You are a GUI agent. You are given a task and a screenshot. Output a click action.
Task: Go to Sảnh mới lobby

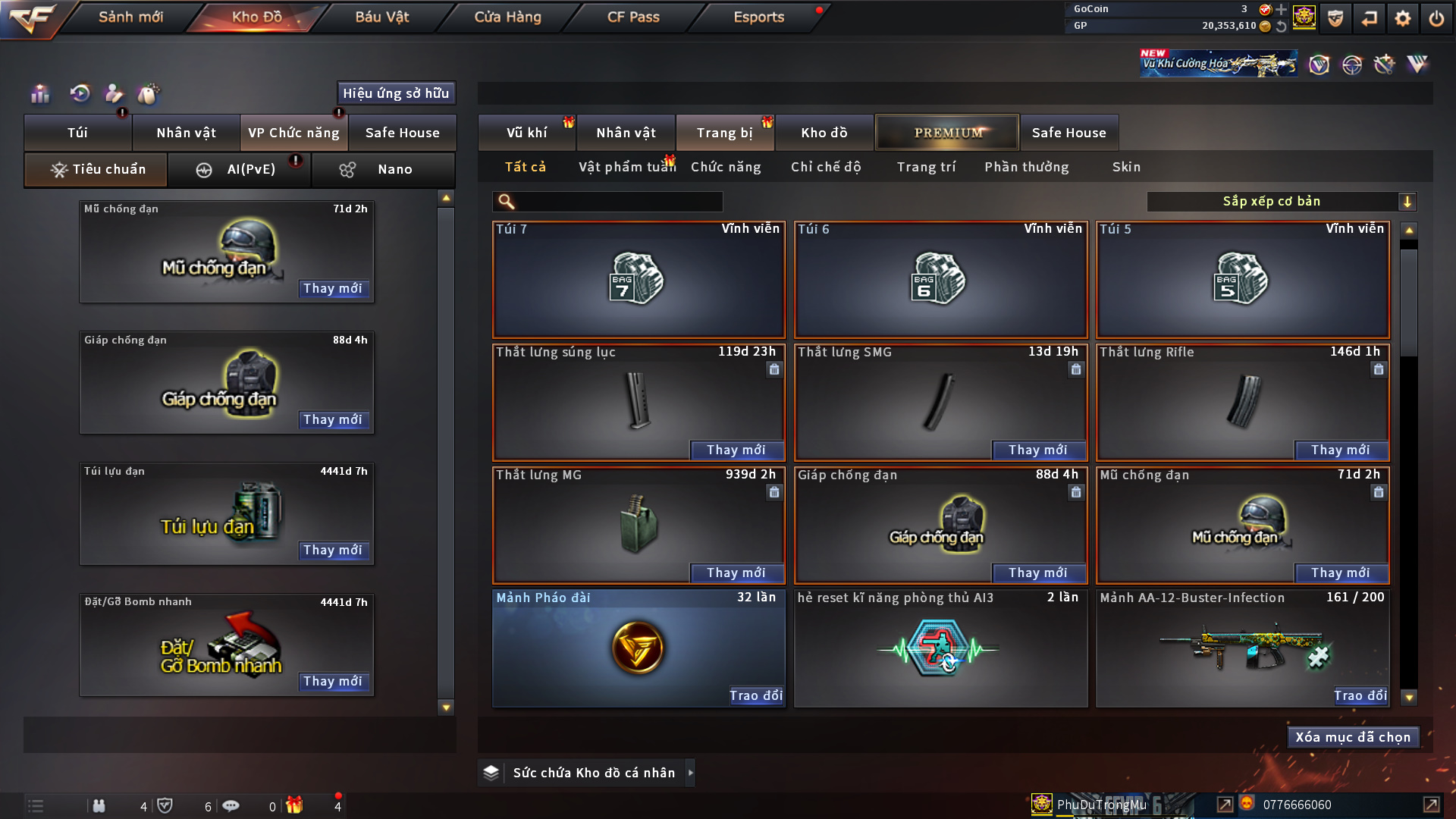130,17
